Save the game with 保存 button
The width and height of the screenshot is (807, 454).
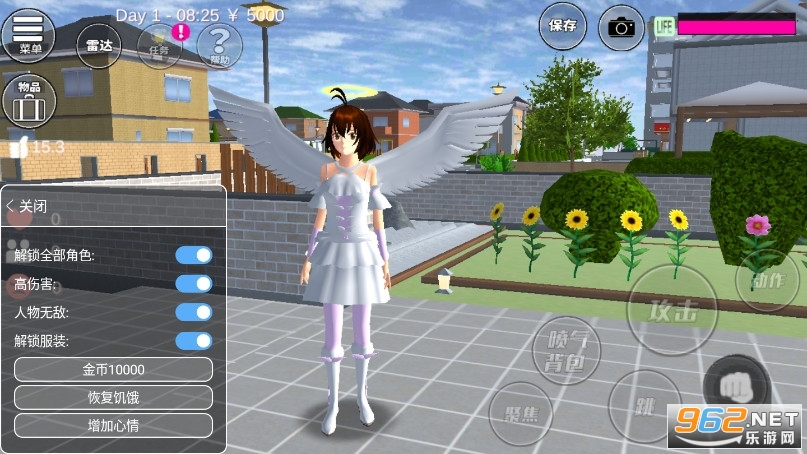coord(563,26)
